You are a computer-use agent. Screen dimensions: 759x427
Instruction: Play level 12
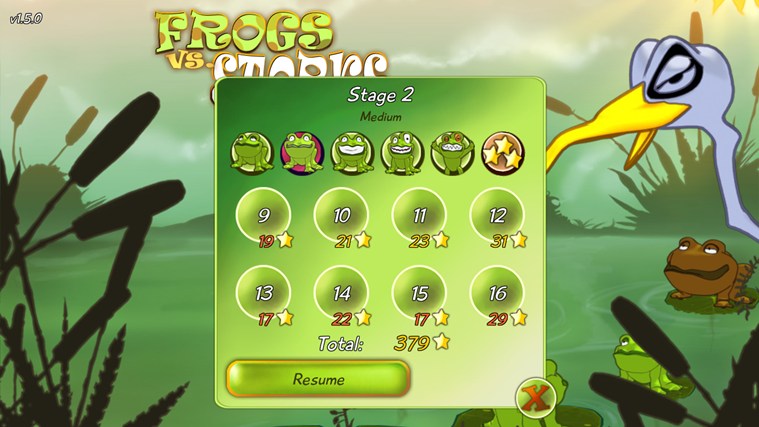pyautogui.click(x=497, y=215)
